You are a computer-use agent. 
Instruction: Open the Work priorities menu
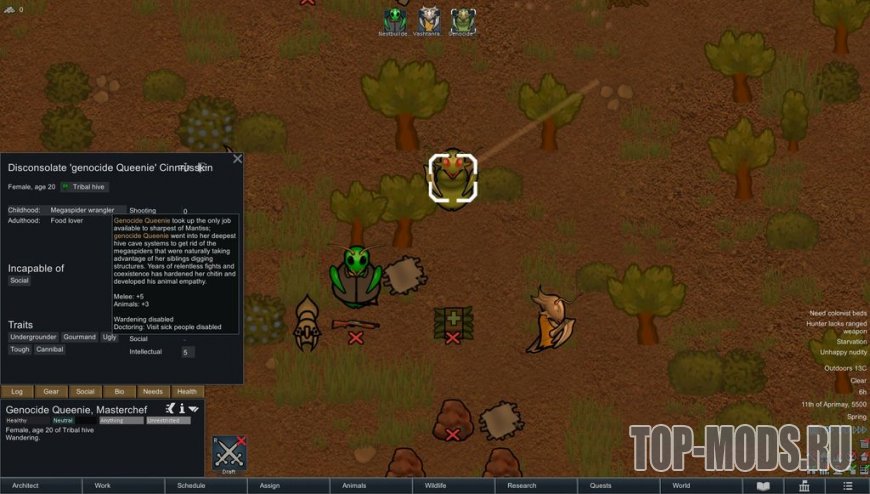(102, 486)
